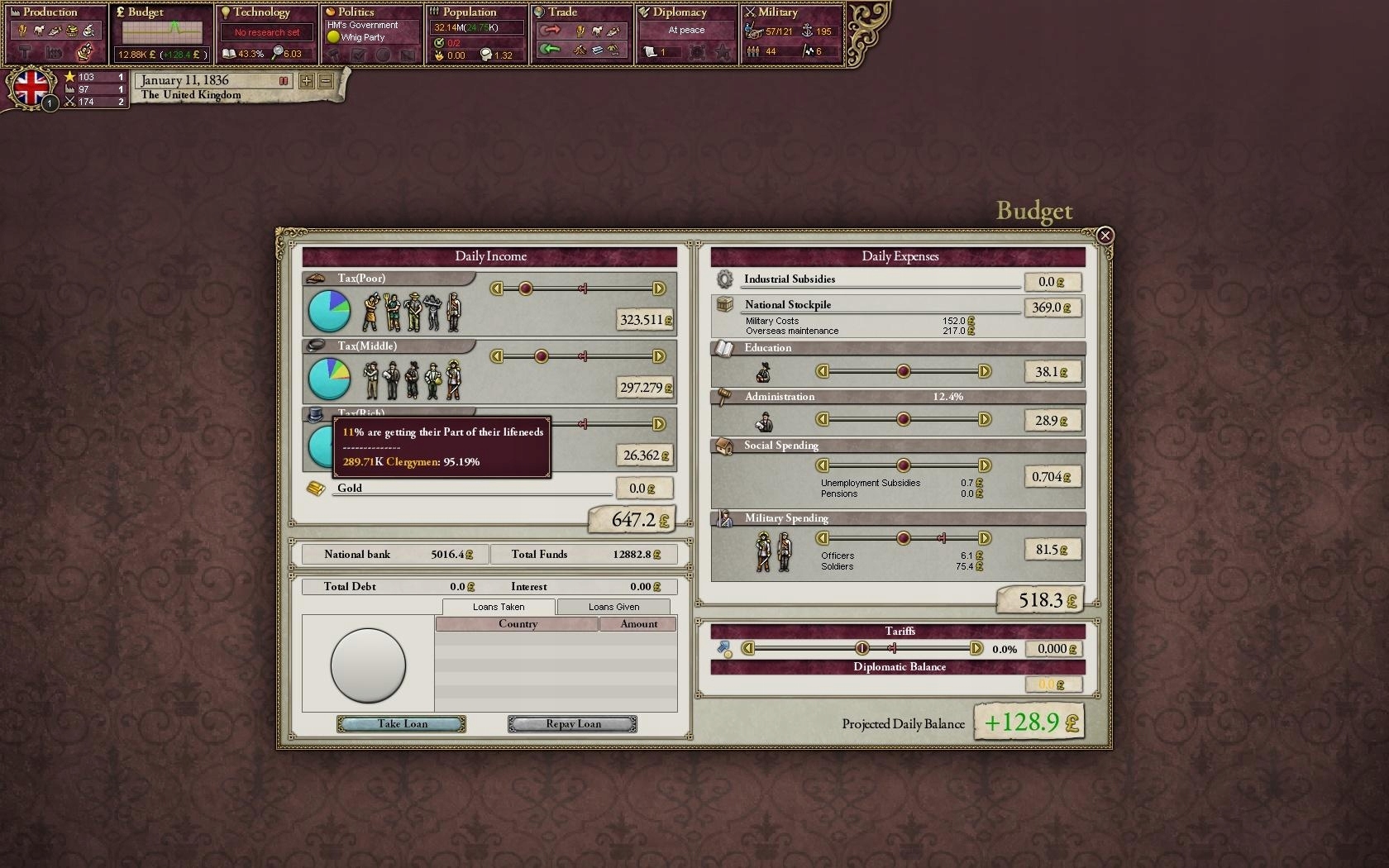Screen dimensions: 1389x868
Task: Switch to the Loans Given tab
Action: [613, 607]
